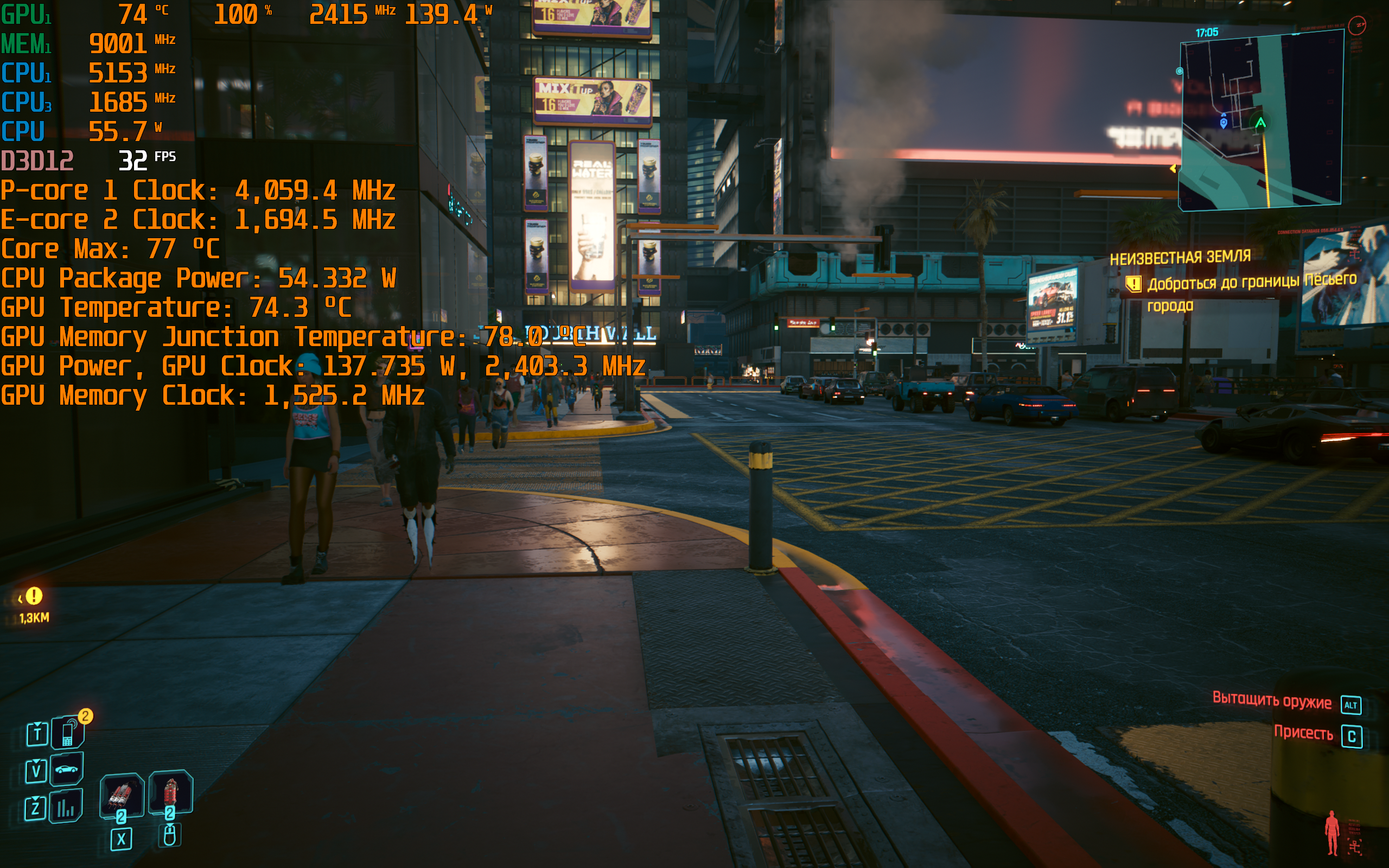The height and width of the screenshot is (868, 1389).
Task: Select the green player arrow on the minimap
Action: (1260, 122)
